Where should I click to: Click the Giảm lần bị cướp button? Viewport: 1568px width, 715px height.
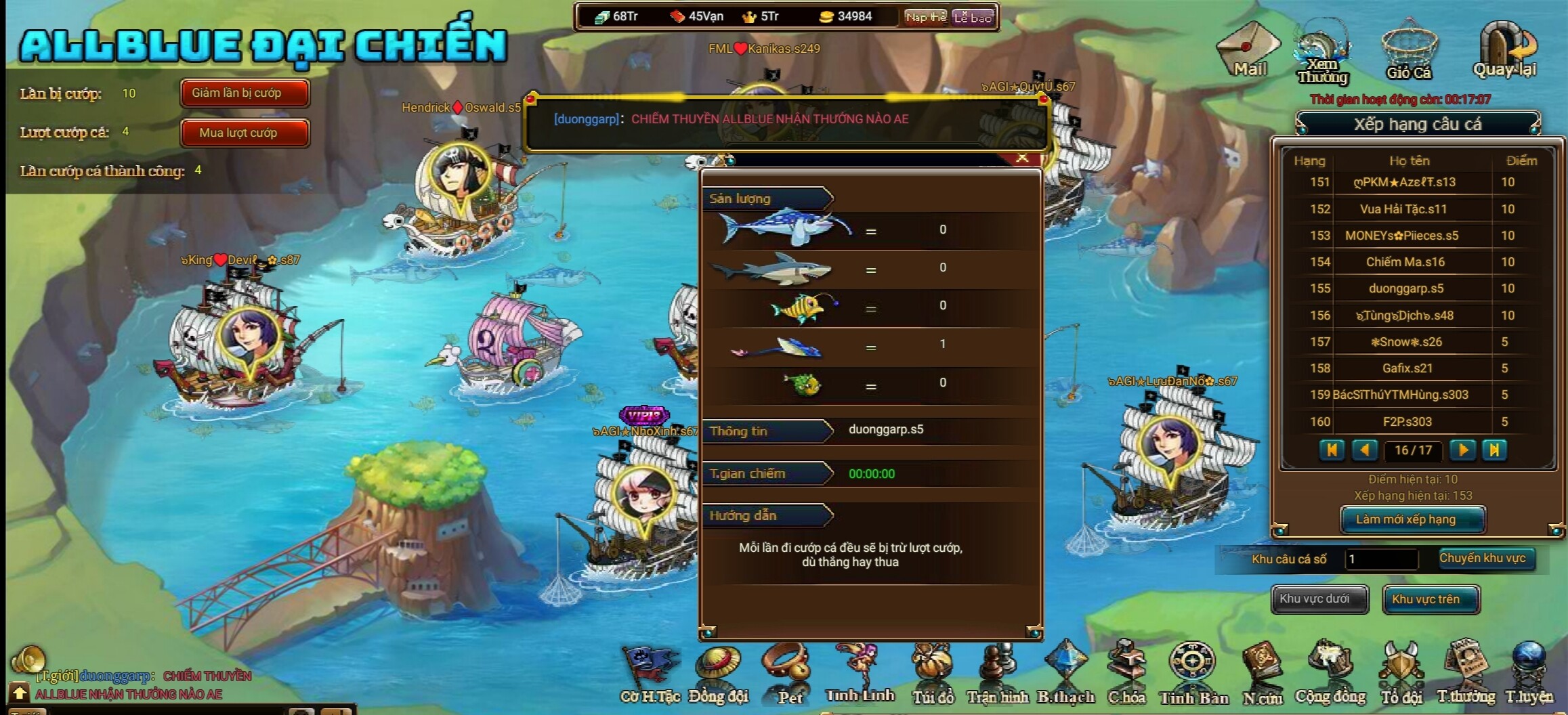coord(244,93)
